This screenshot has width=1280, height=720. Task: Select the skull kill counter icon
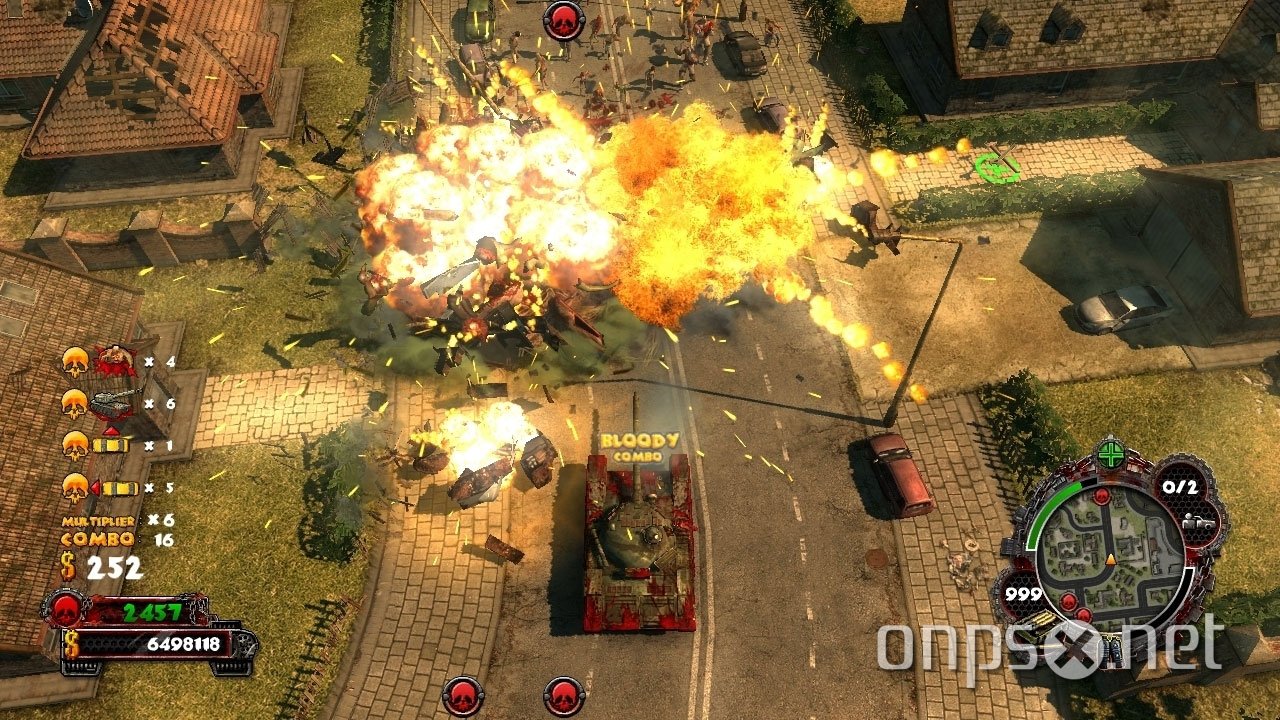click(x=74, y=360)
